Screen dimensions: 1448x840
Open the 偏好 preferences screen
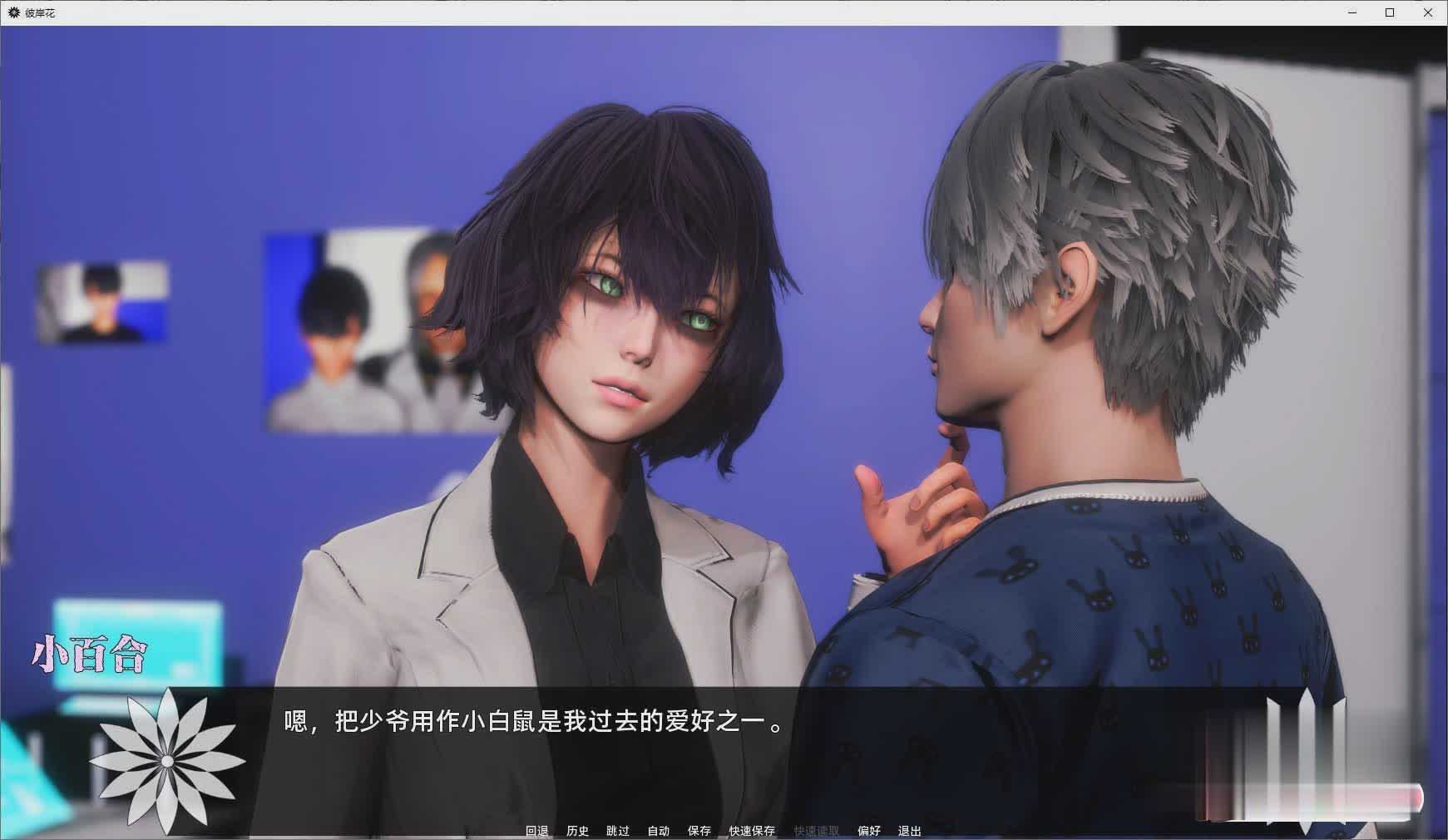(868, 830)
